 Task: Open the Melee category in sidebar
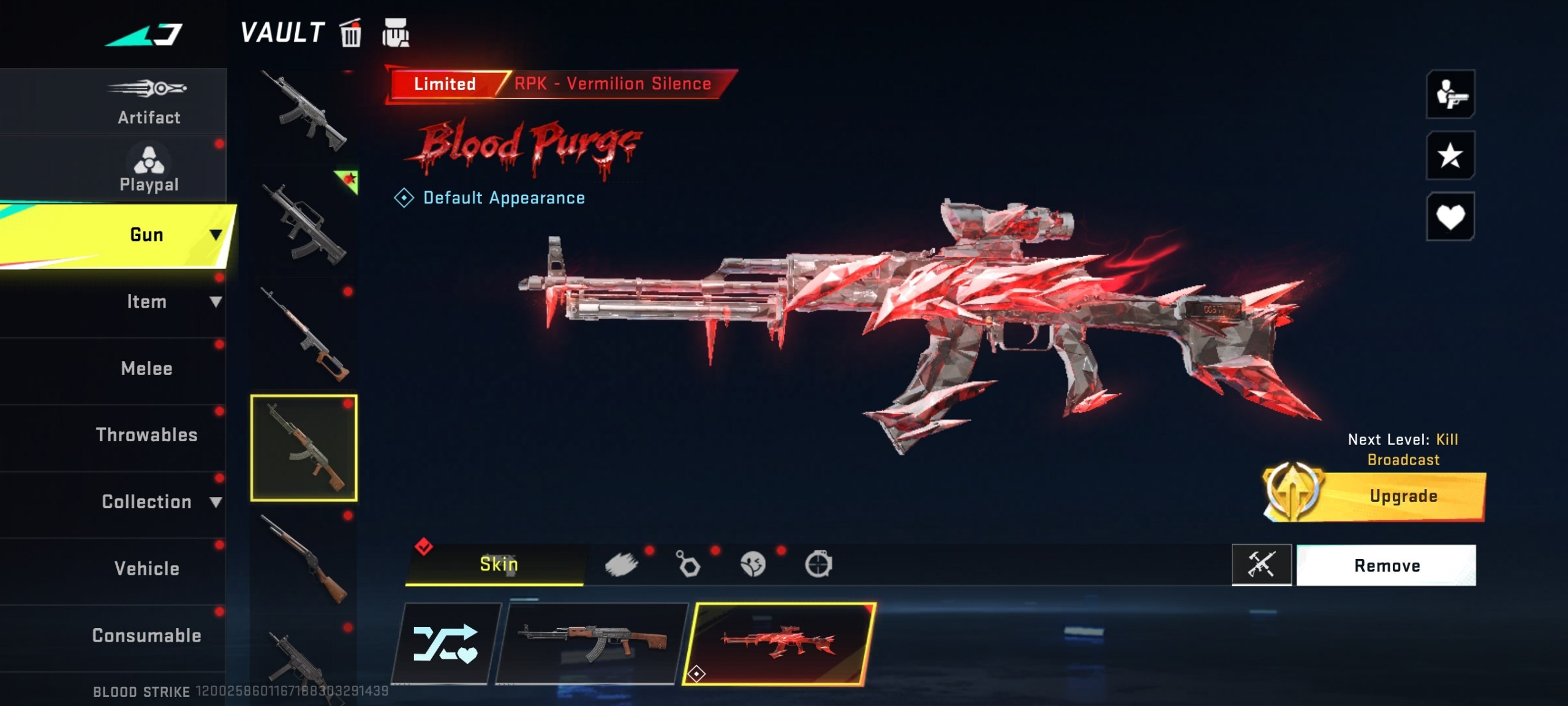click(x=145, y=368)
